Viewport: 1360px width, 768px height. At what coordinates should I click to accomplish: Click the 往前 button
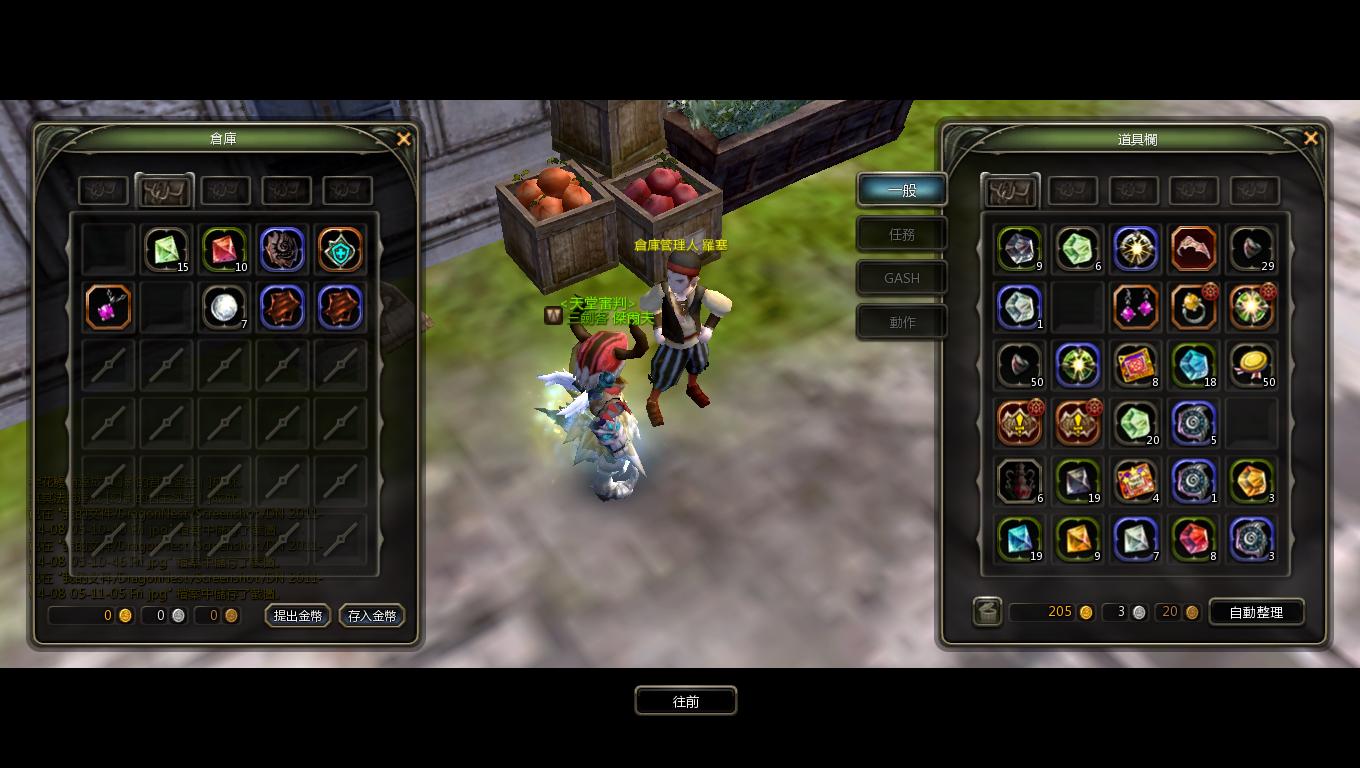point(686,701)
